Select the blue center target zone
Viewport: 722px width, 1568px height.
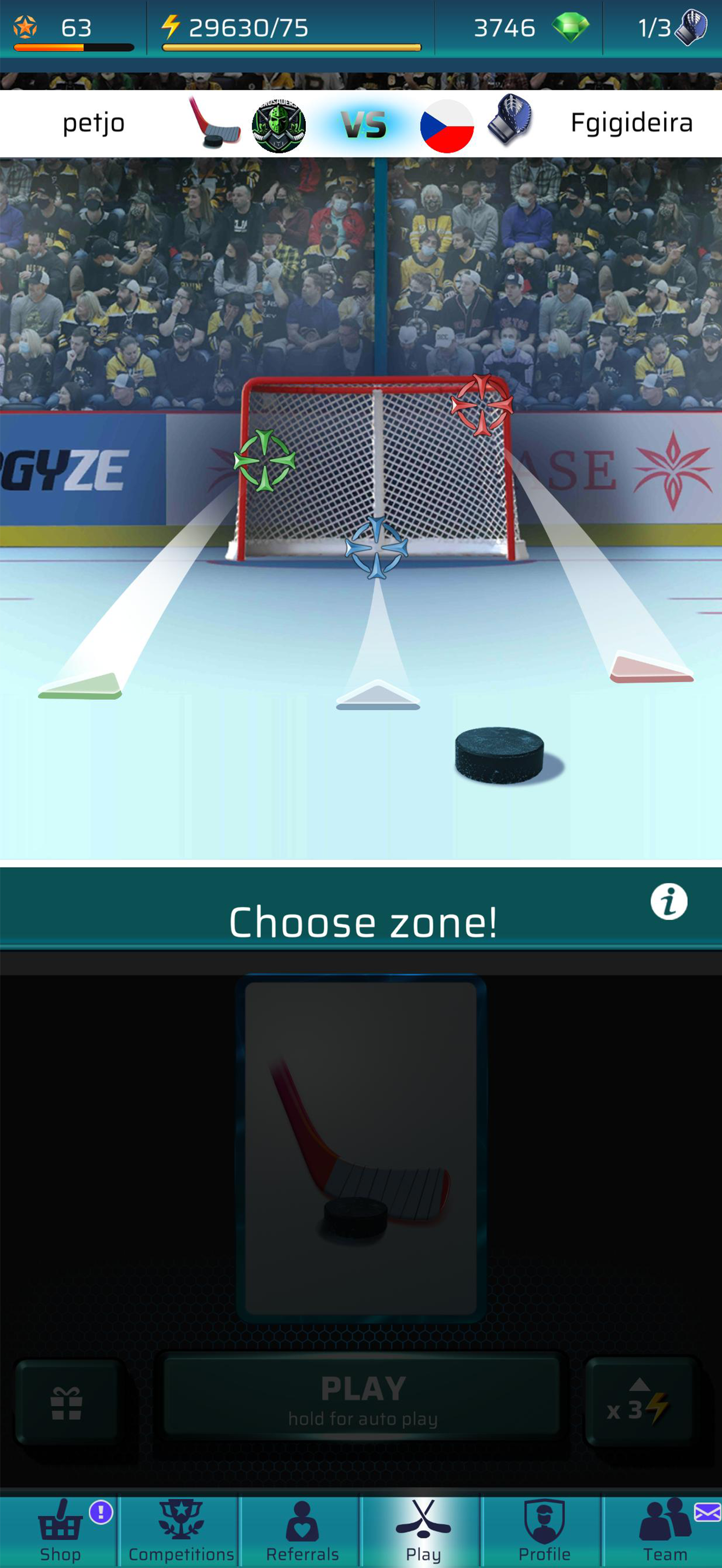point(379,548)
